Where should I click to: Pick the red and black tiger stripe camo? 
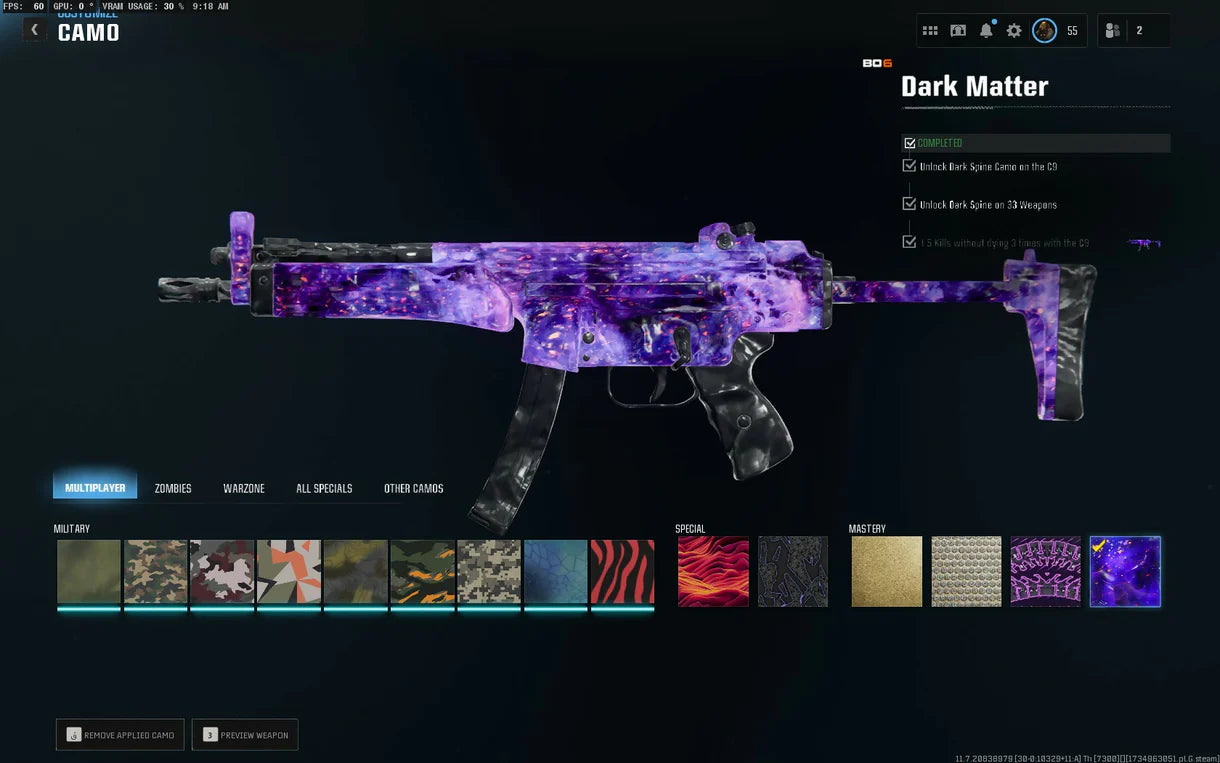(622, 572)
